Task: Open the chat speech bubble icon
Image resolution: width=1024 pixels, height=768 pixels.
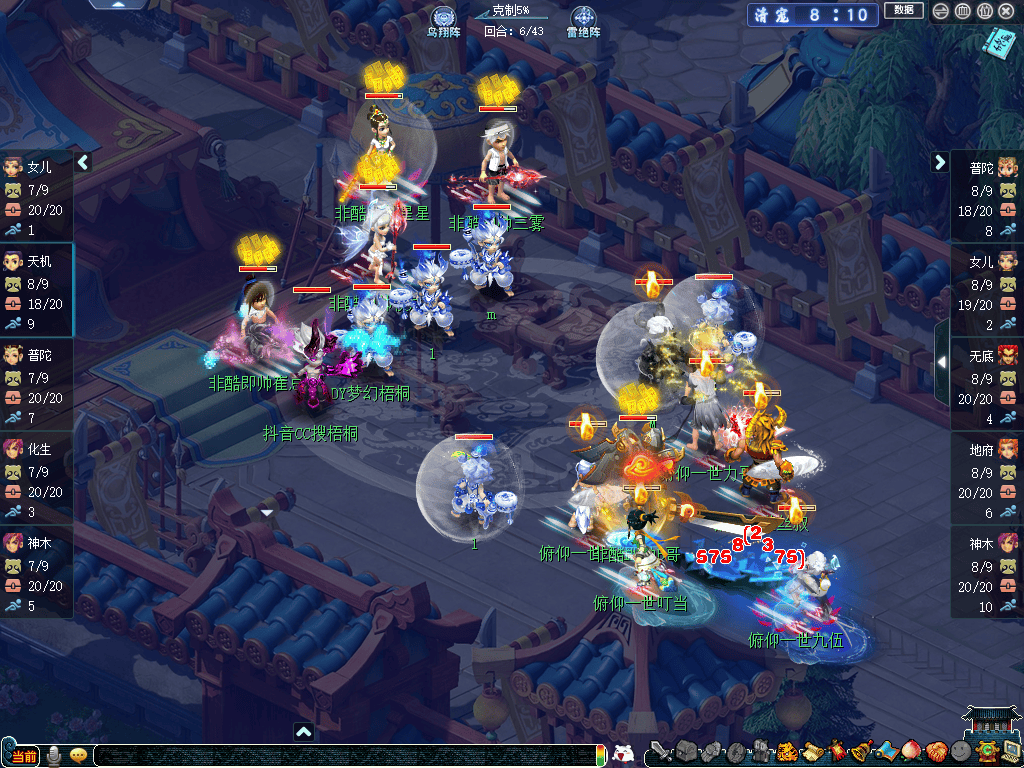Action: coord(78,755)
